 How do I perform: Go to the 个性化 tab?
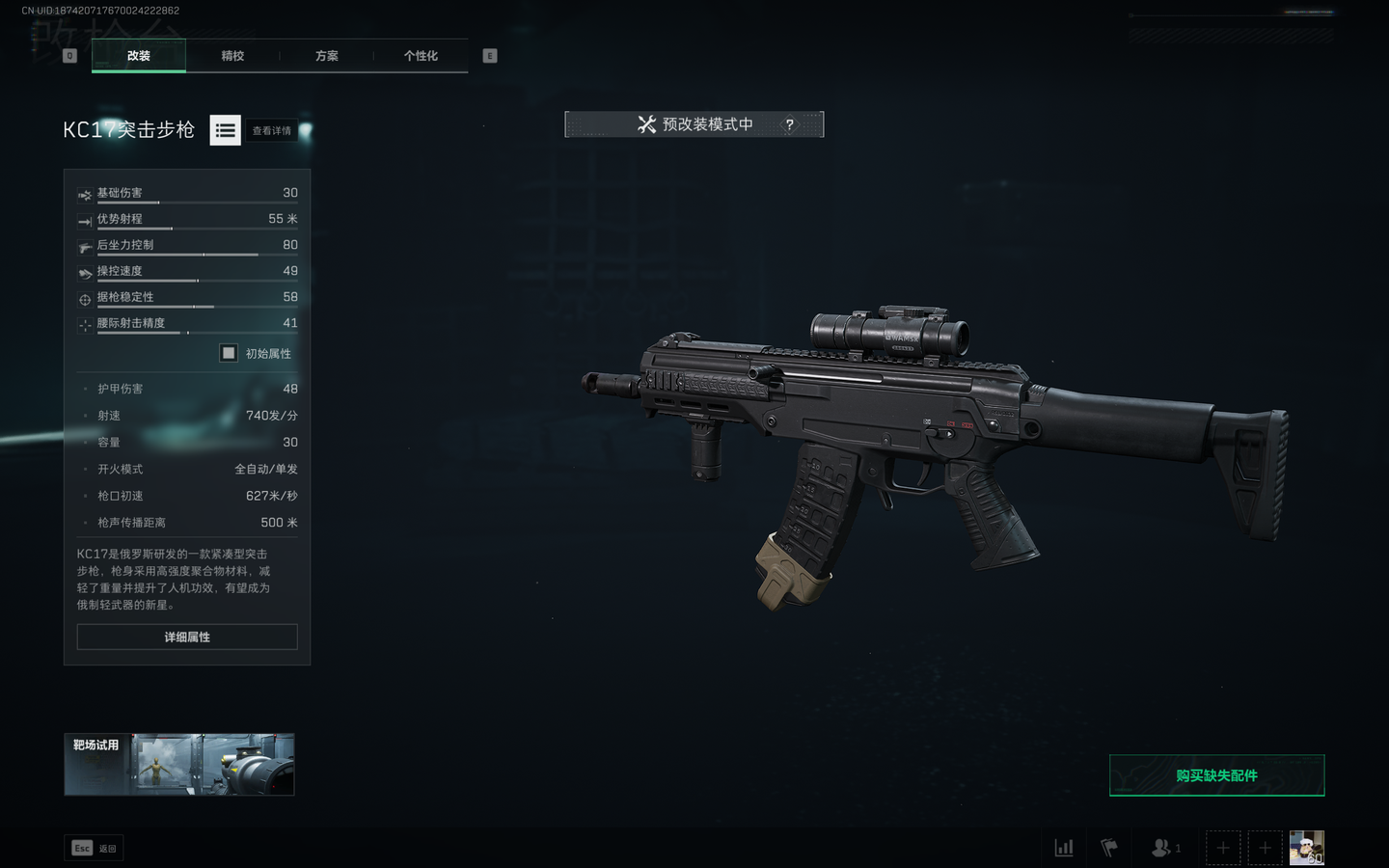click(x=421, y=56)
